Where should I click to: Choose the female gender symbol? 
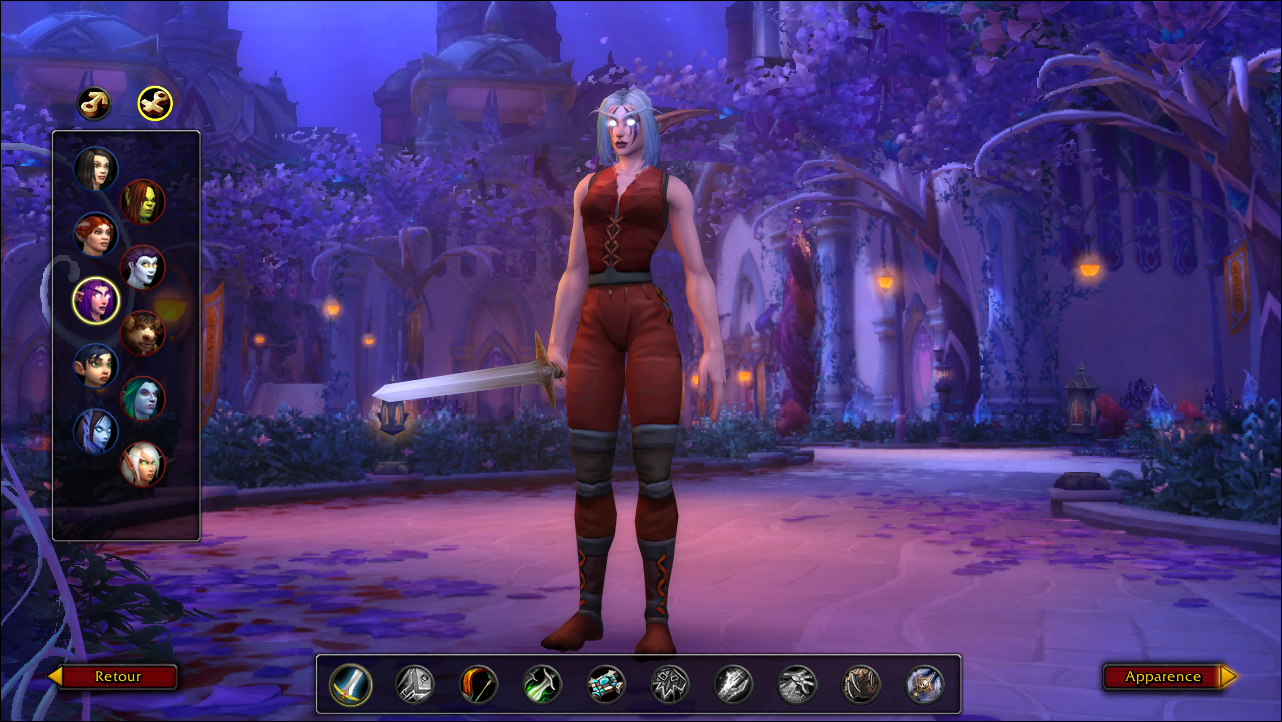pyautogui.click(x=155, y=102)
